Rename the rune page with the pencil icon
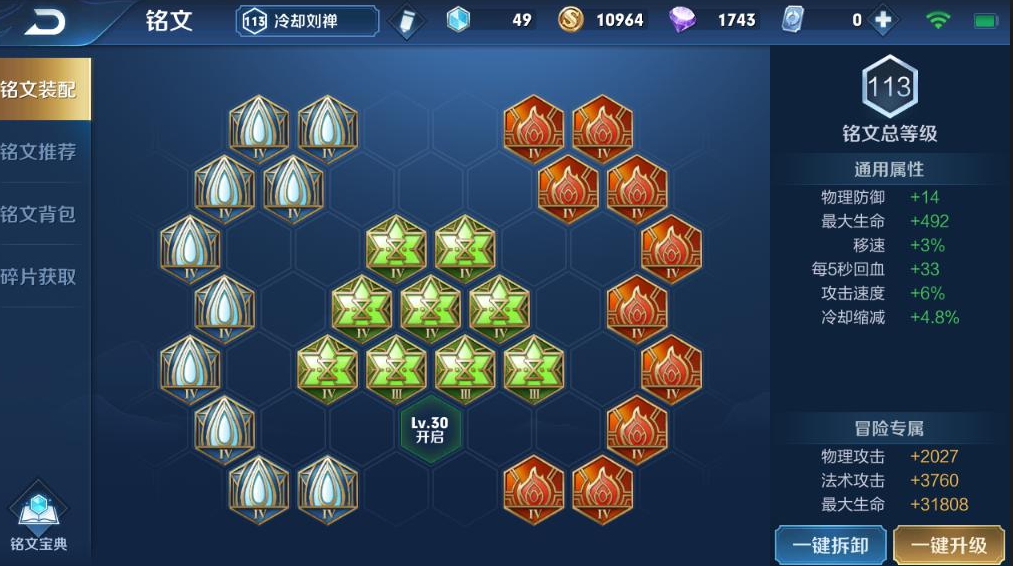This screenshot has width=1013, height=566. pyautogui.click(x=405, y=21)
